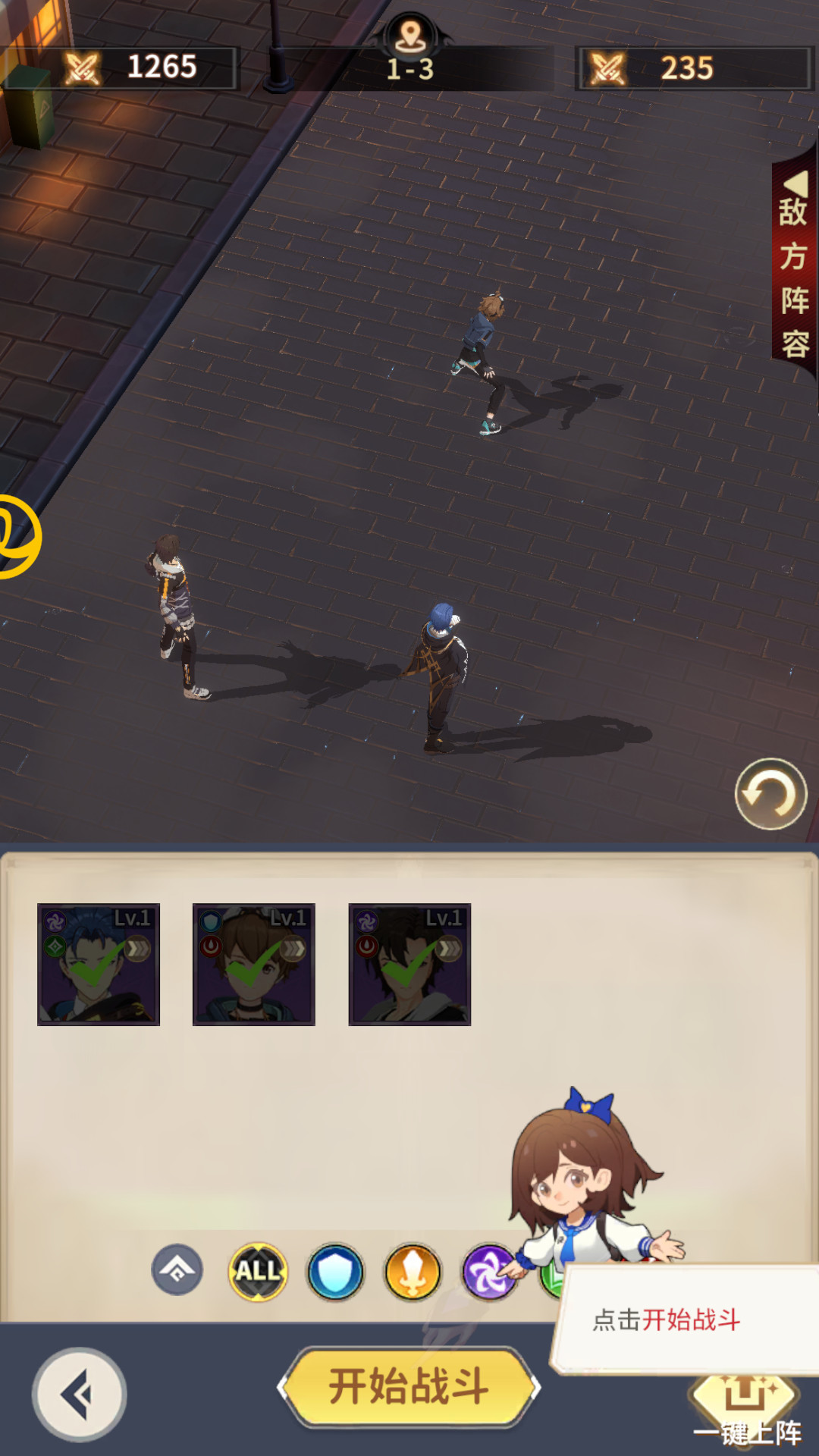Reset formation with the circular arrow button
The height and width of the screenshot is (1456, 819).
(x=770, y=794)
